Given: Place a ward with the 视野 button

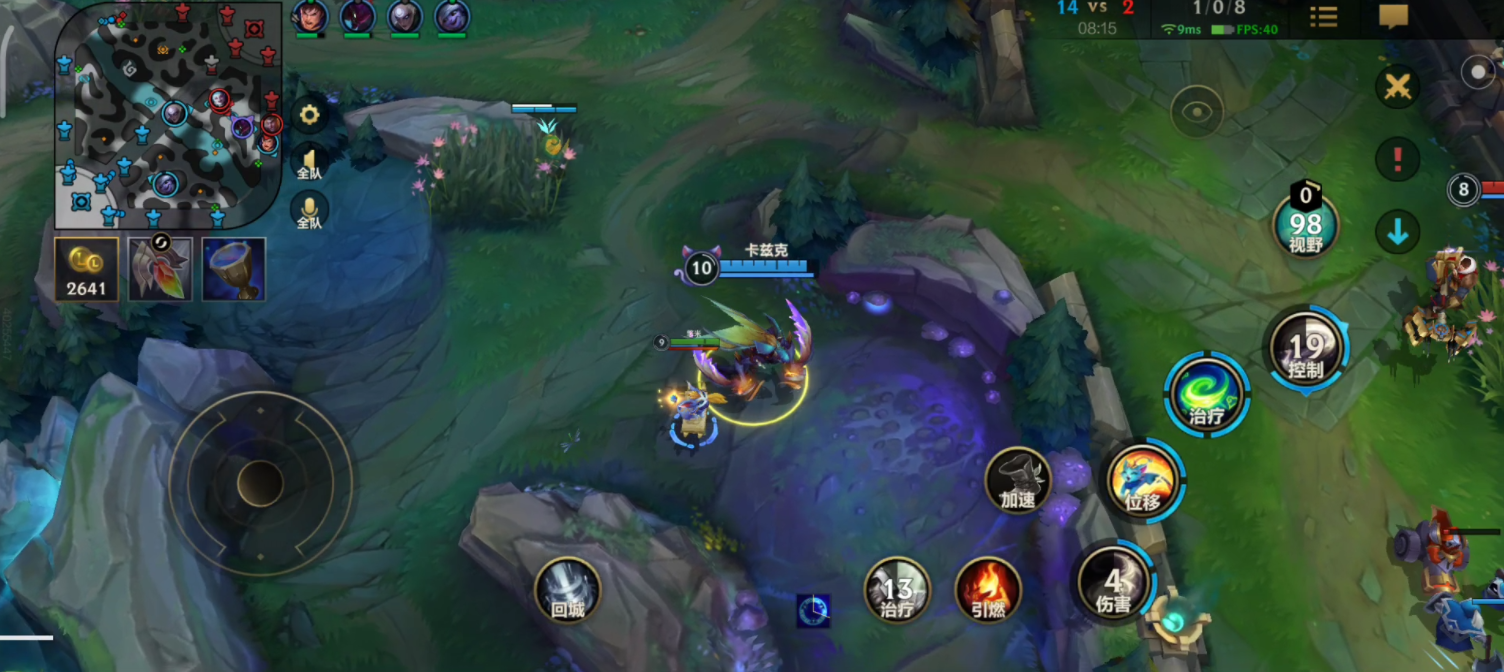Looking at the screenshot, I should [x=1305, y=225].
